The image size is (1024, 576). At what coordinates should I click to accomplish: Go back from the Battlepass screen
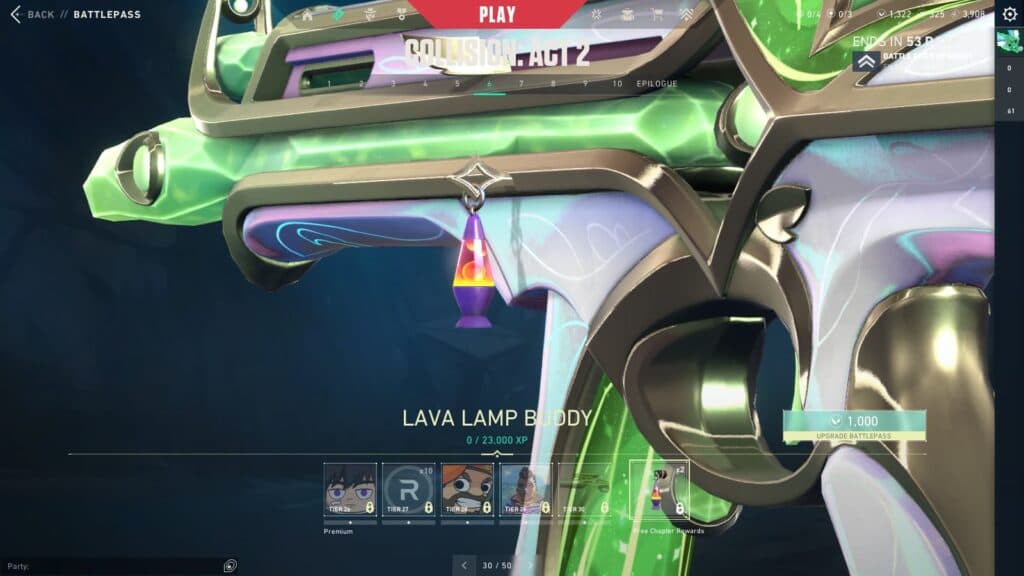[33, 14]
